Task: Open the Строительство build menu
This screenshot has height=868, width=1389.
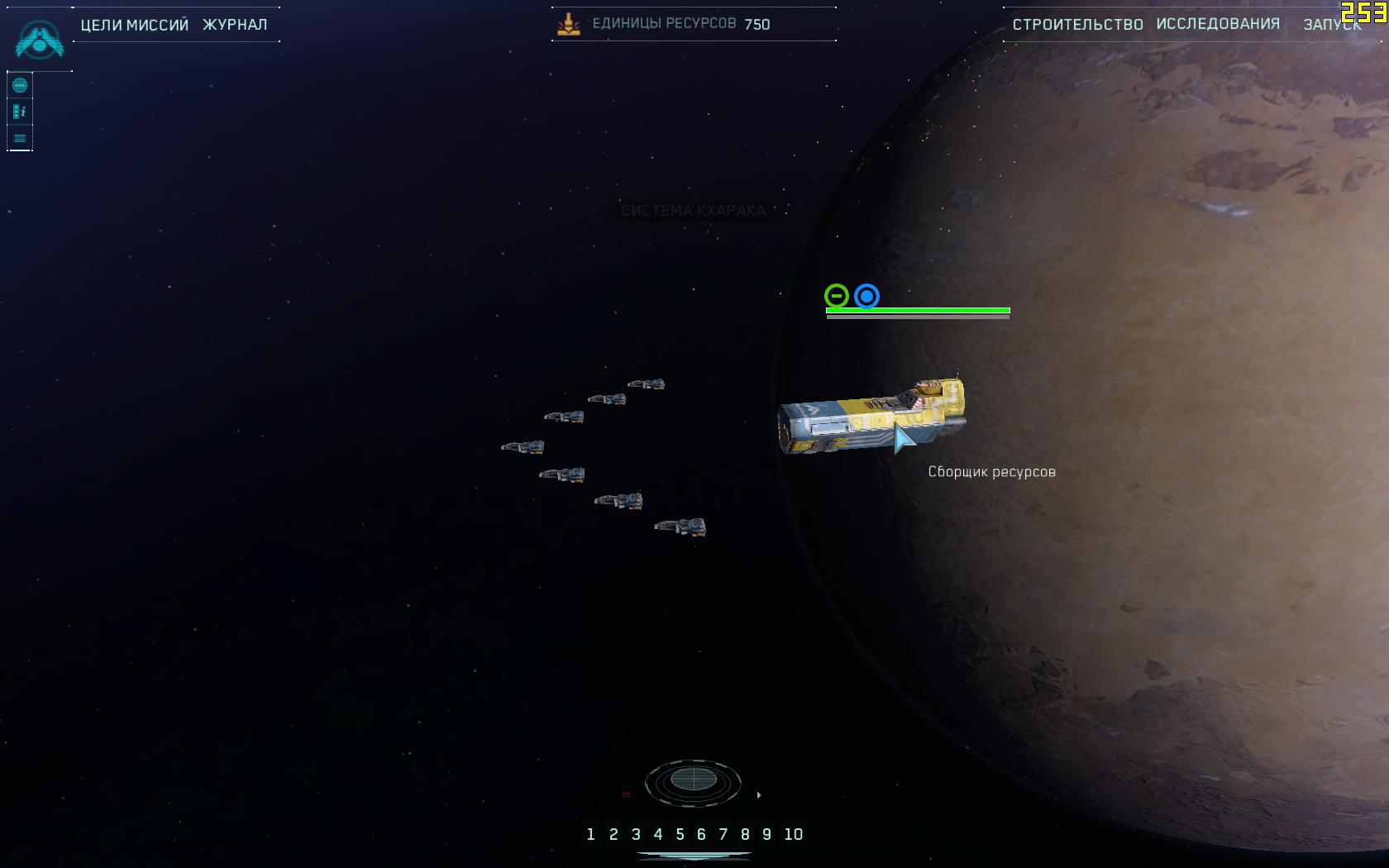Action: pos(1077,25)
